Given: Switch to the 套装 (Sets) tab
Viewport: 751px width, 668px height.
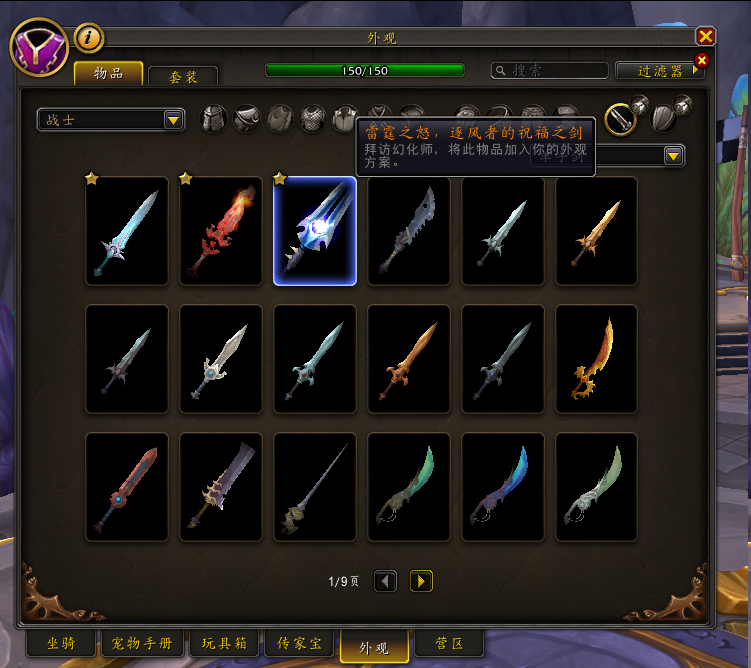Looking at the screenshot, I should 183,76.
